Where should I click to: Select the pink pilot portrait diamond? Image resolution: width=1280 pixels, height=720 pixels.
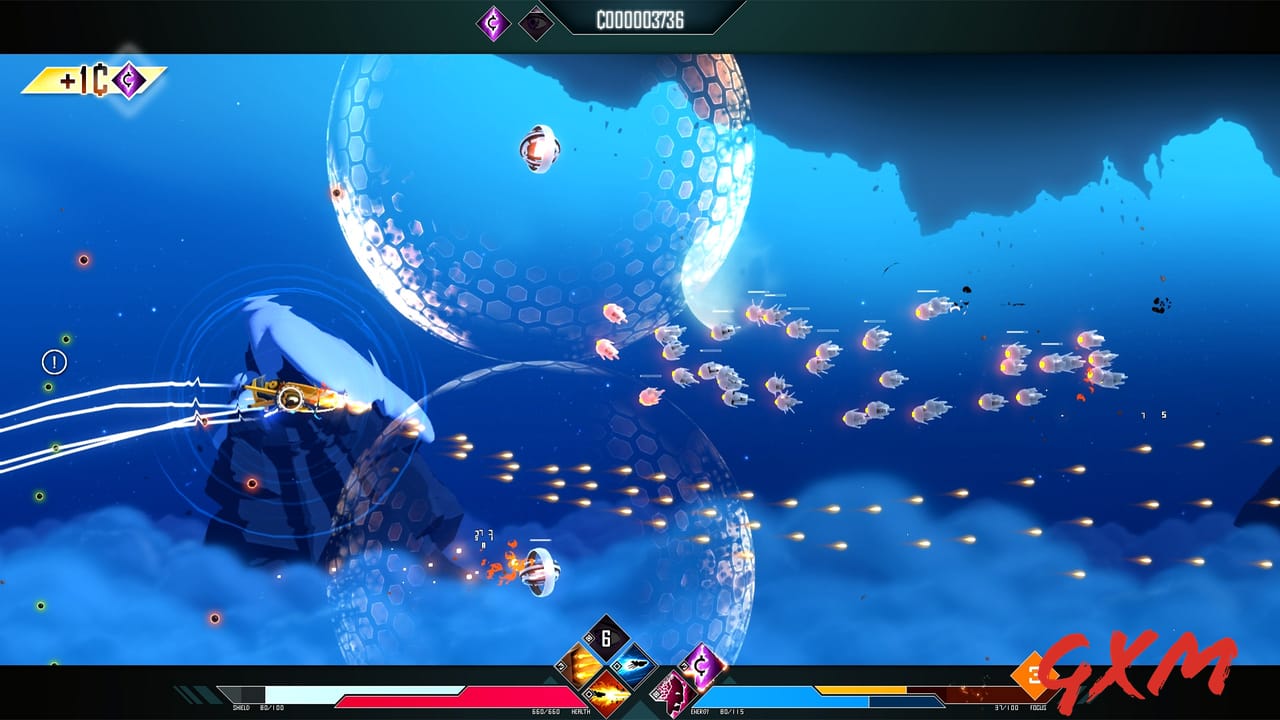[x=674, y=692]
